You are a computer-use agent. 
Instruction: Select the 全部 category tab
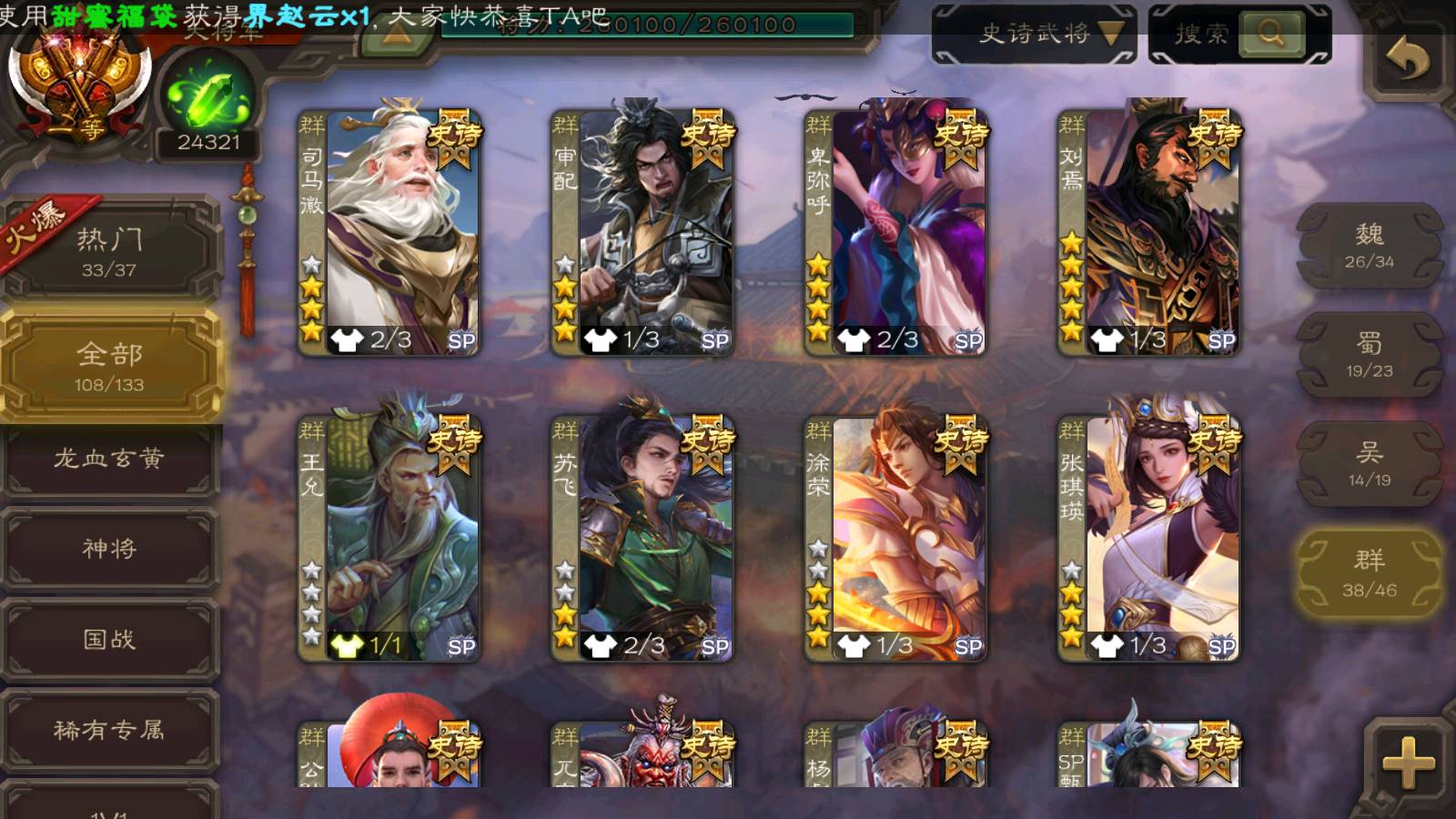pyautogui.click(x=109, y=366)
